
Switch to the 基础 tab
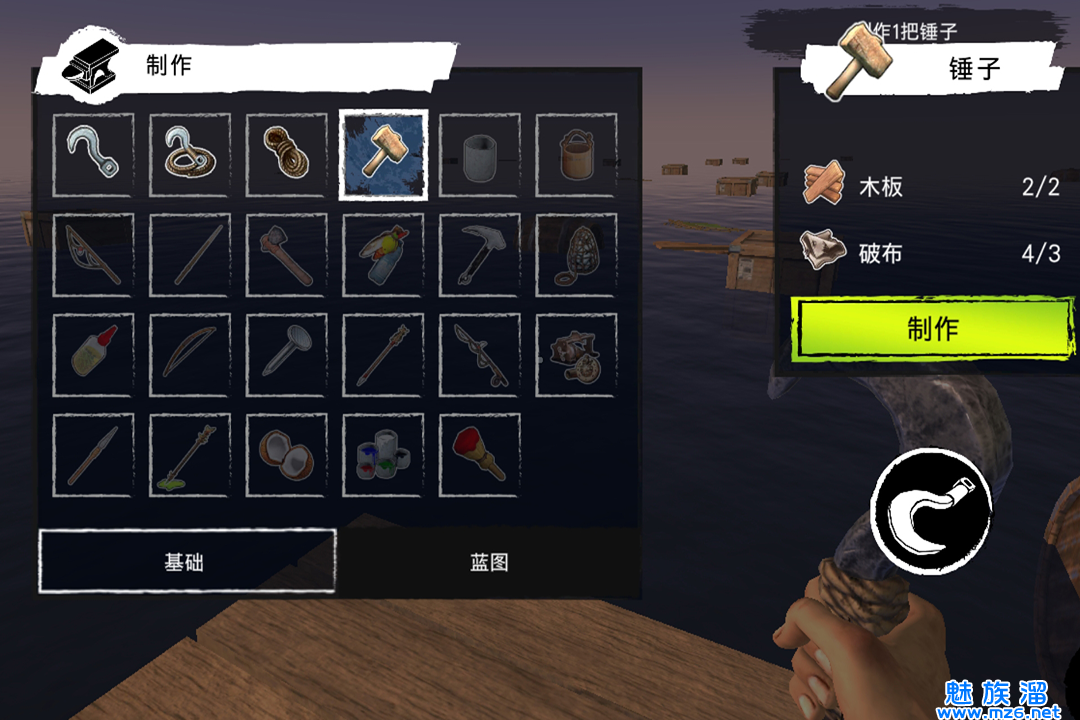point(186,561)
